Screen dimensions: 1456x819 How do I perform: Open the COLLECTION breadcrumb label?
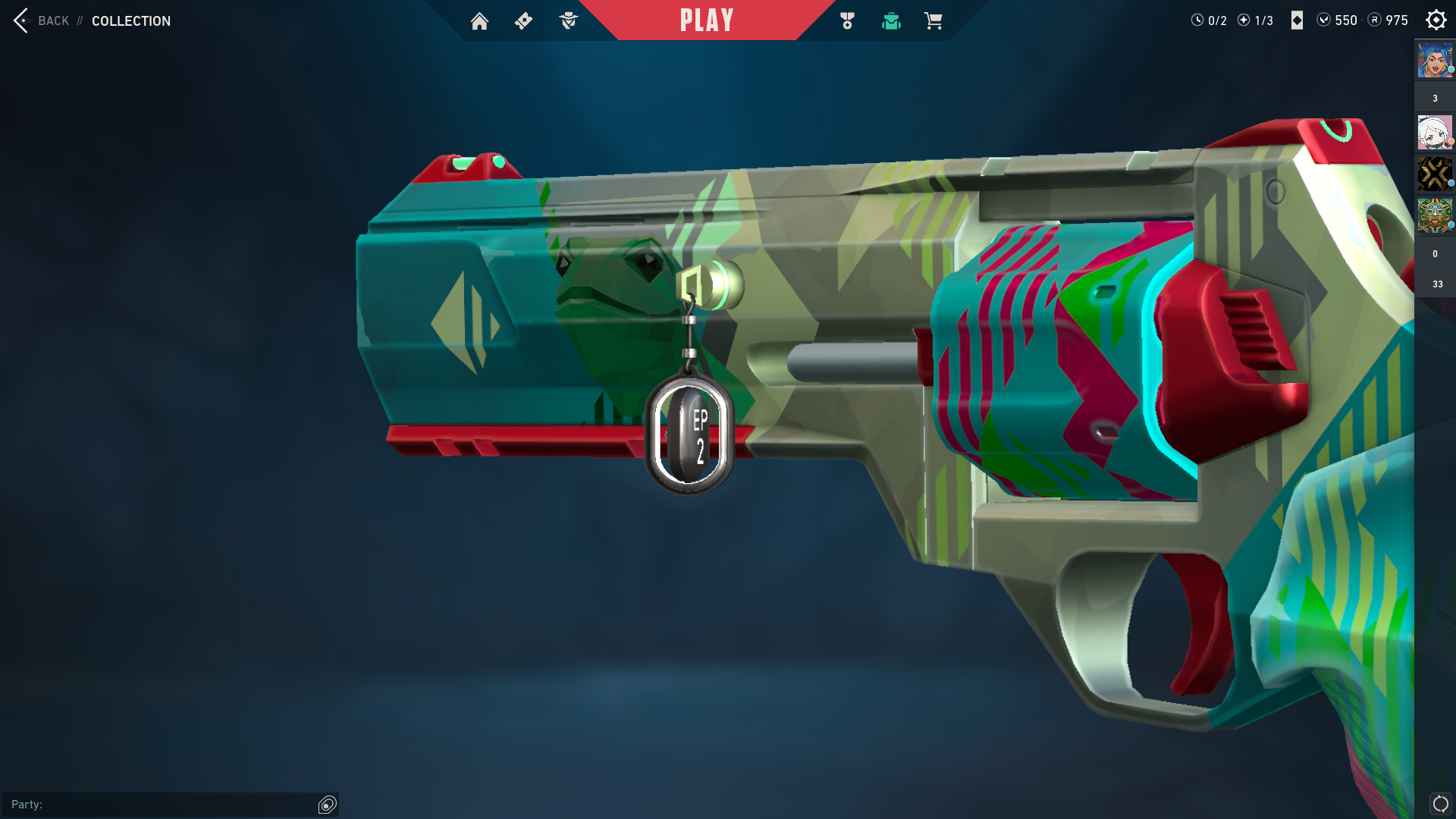(x=130, y=21)
